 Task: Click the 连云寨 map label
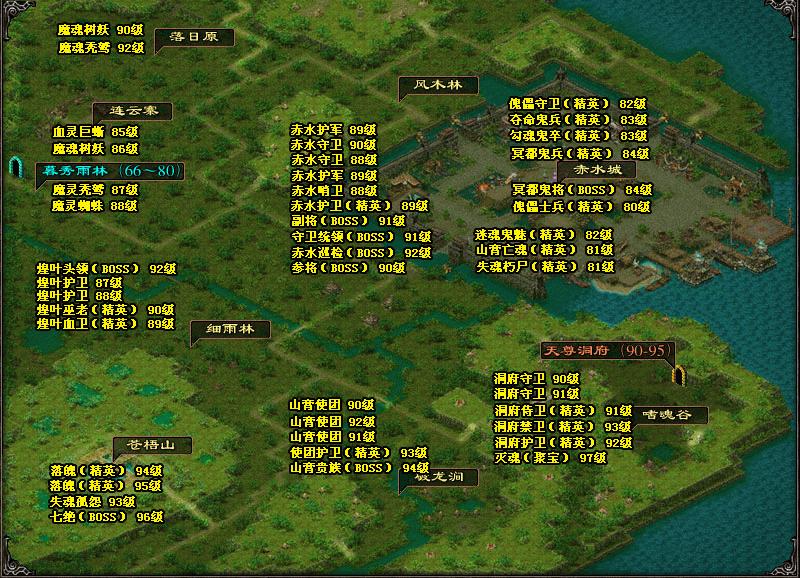tap(132, 110)
